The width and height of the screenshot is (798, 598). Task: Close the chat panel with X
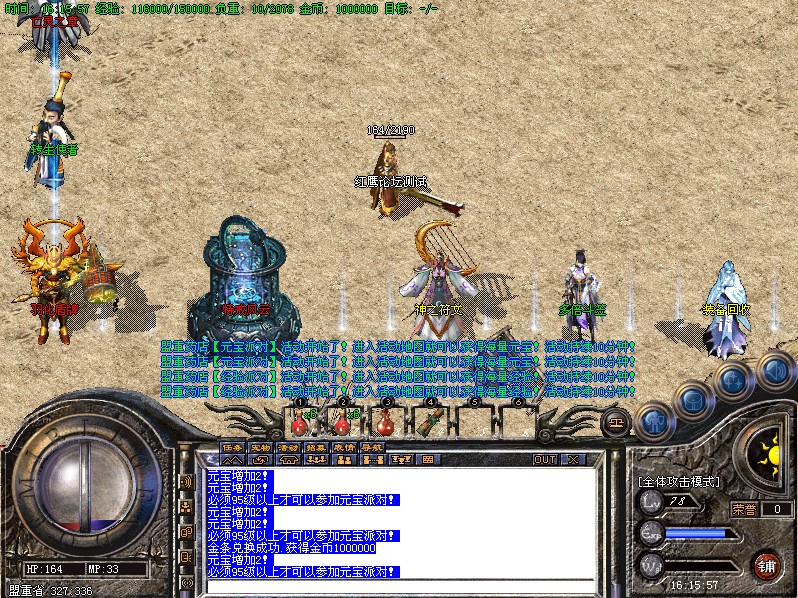[x=573, y=460]
